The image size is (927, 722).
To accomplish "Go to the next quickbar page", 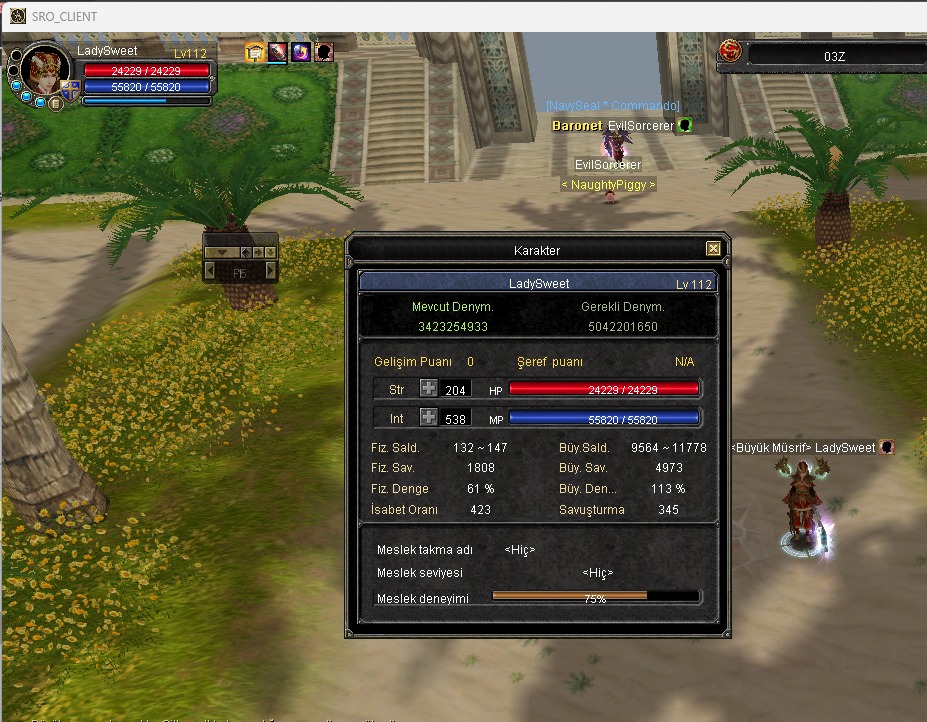I will [x=269, y=272].
